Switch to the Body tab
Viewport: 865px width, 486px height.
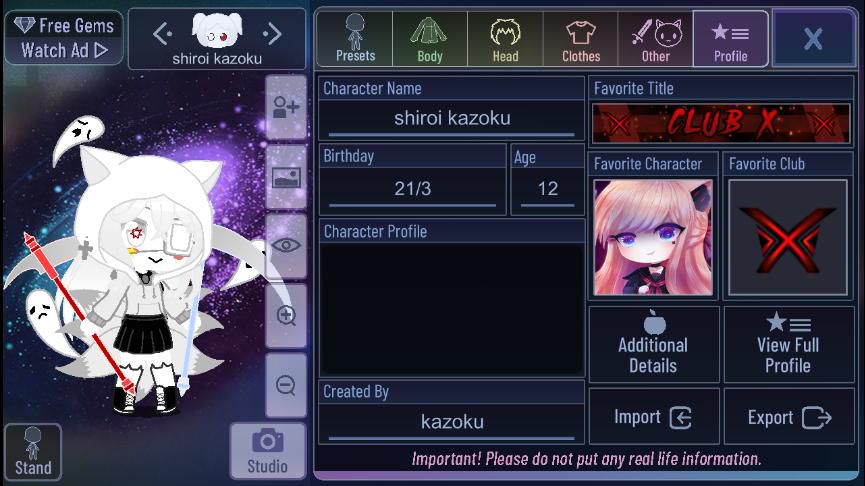(430, 39)
